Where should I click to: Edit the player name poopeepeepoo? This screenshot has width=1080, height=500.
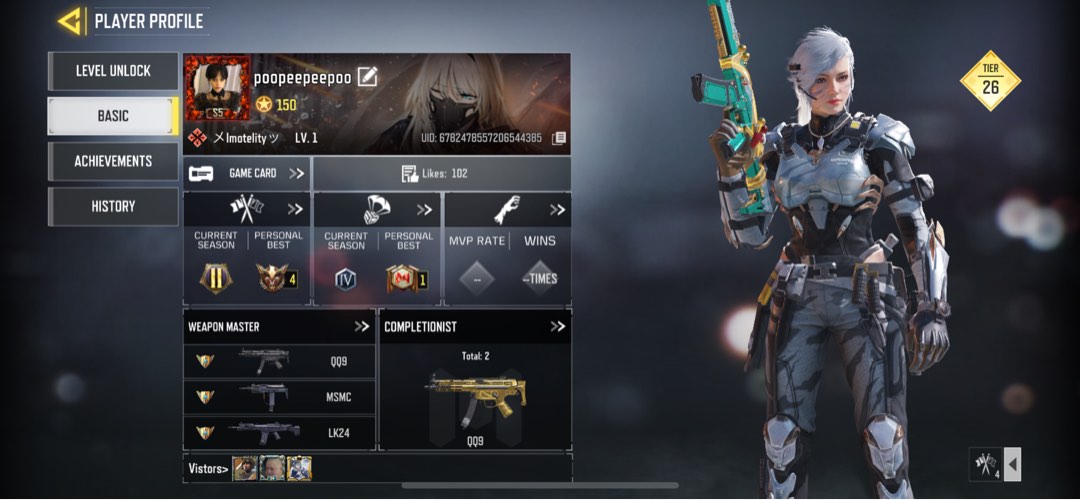(x=367, y=76)
